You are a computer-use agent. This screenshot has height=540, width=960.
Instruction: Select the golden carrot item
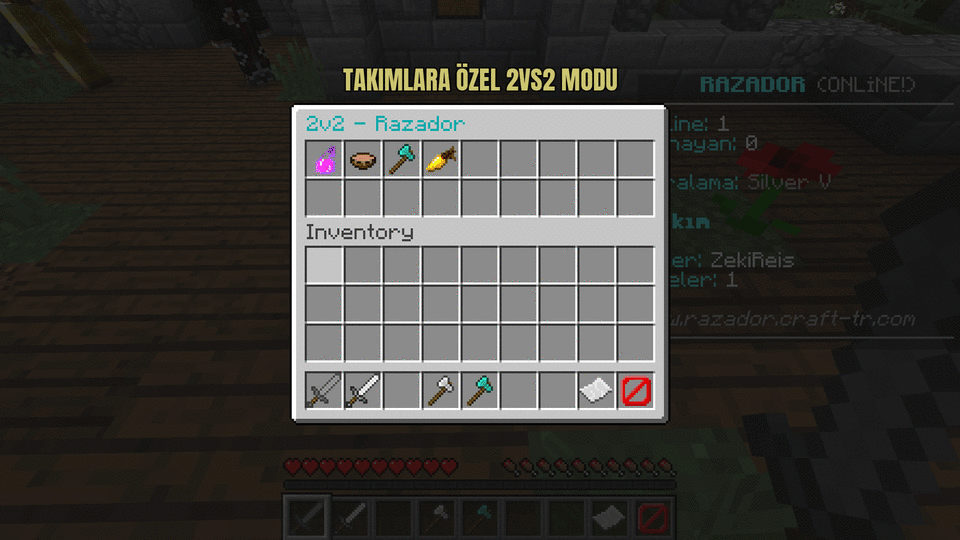coord(441,159)
